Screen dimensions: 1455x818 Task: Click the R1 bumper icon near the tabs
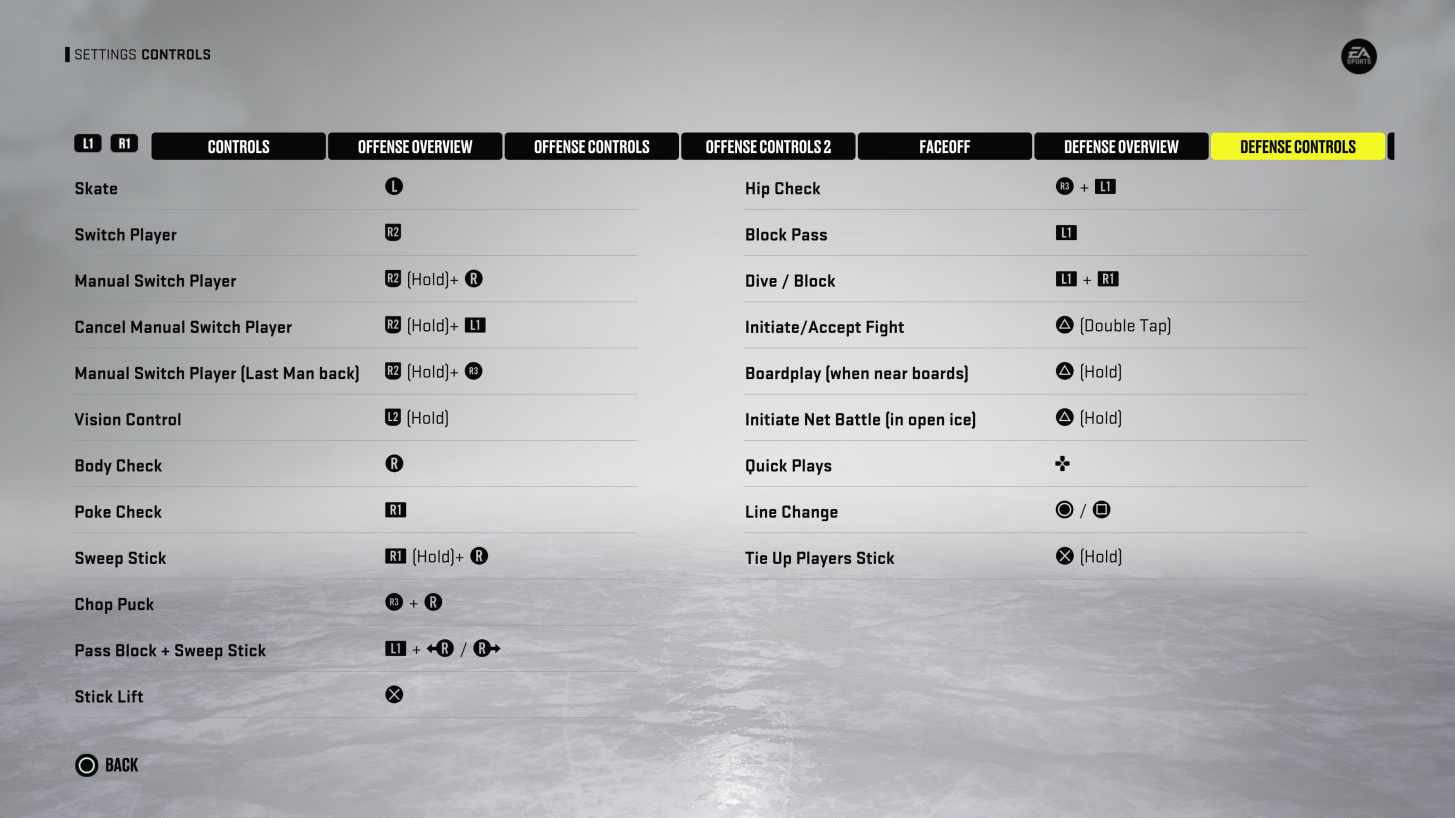coord(124,143)
